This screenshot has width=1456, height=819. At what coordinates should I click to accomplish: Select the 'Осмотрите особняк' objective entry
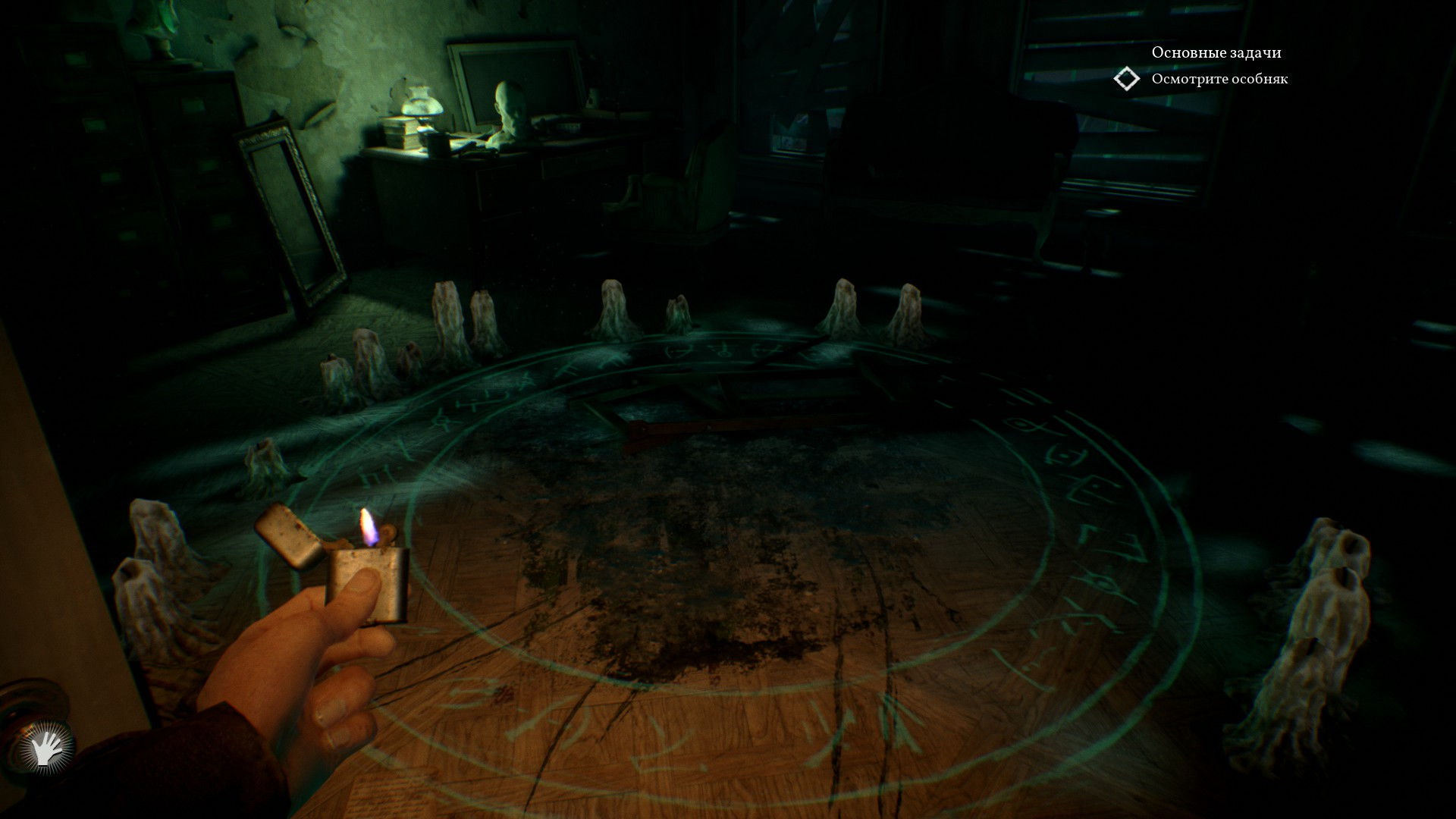click(x=1219, y=79)
